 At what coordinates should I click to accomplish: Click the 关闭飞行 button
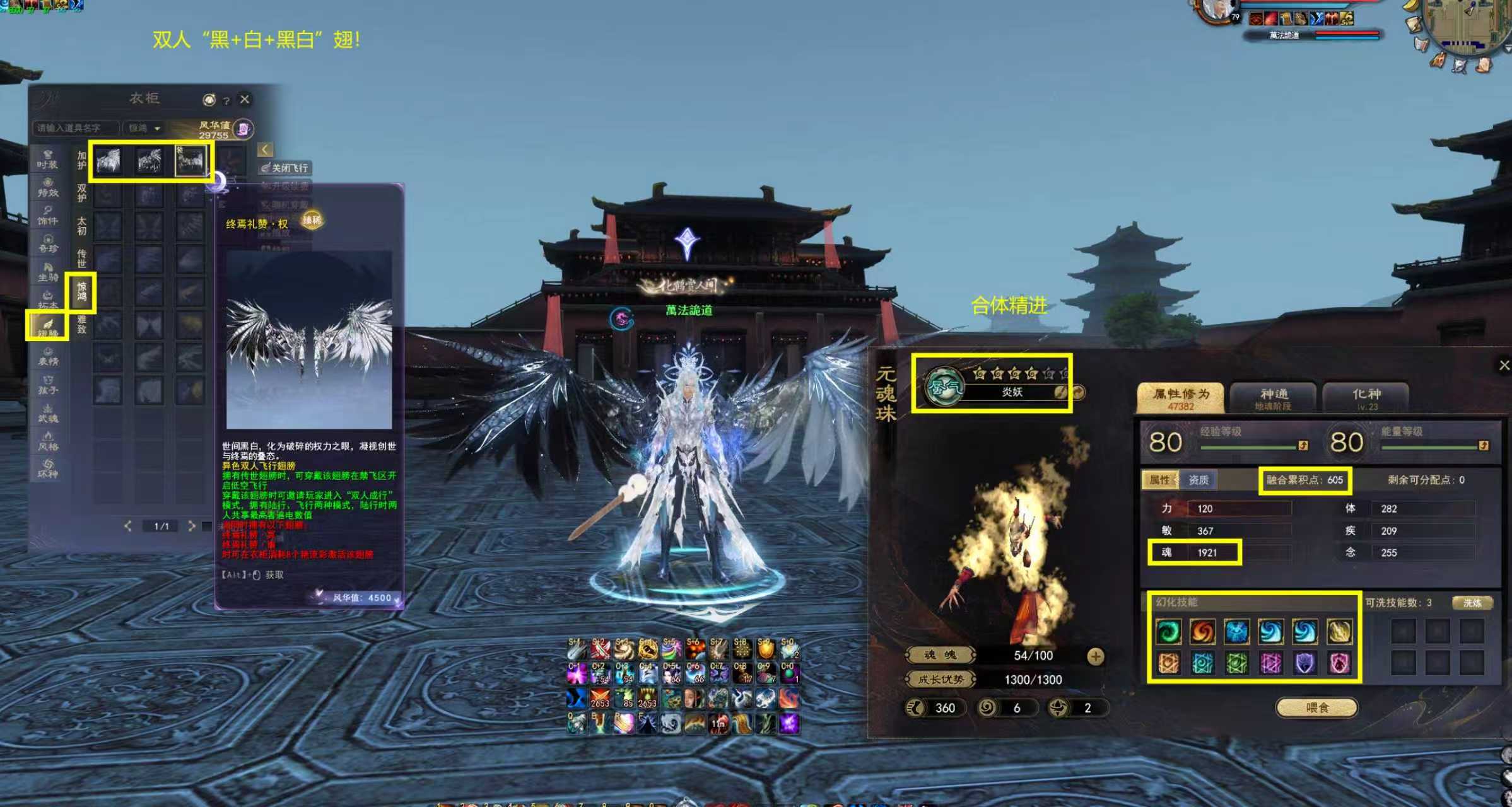click(285, 168)
